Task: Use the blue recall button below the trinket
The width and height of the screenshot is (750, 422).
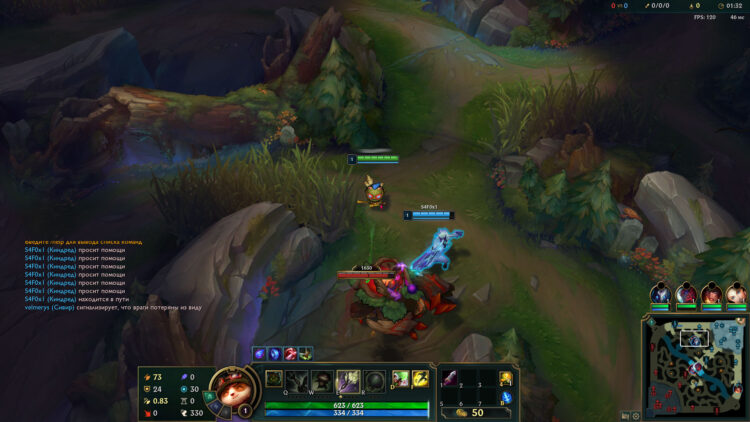Action: pyautogui.click(x=506, y=398)
